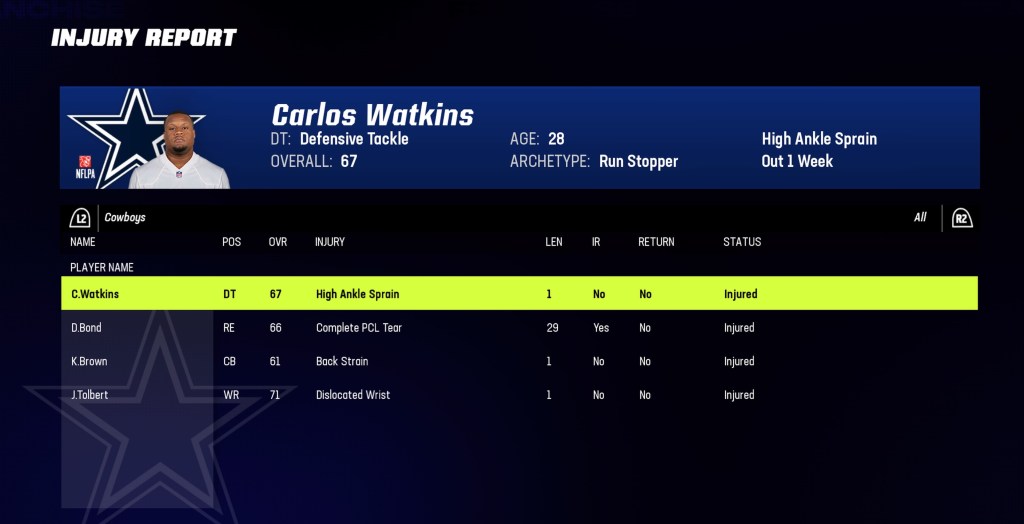Sort the list by OVR column header
The image size is (1024, 524).
click(x=278, y=242)
